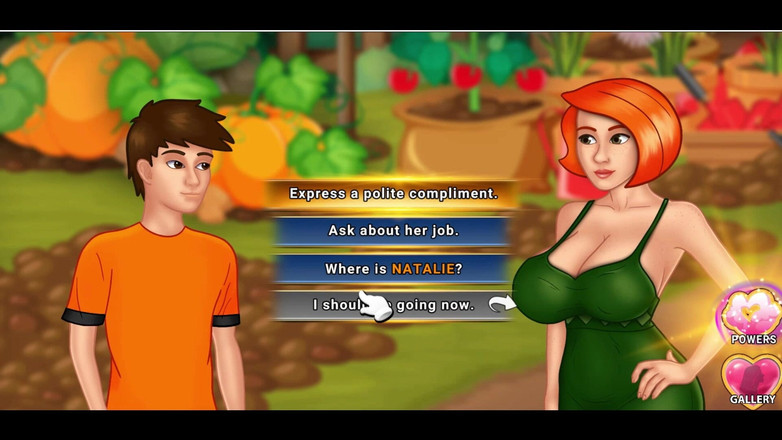
Task: Select 'Ask about her job' option
Action: coord(393,231)
